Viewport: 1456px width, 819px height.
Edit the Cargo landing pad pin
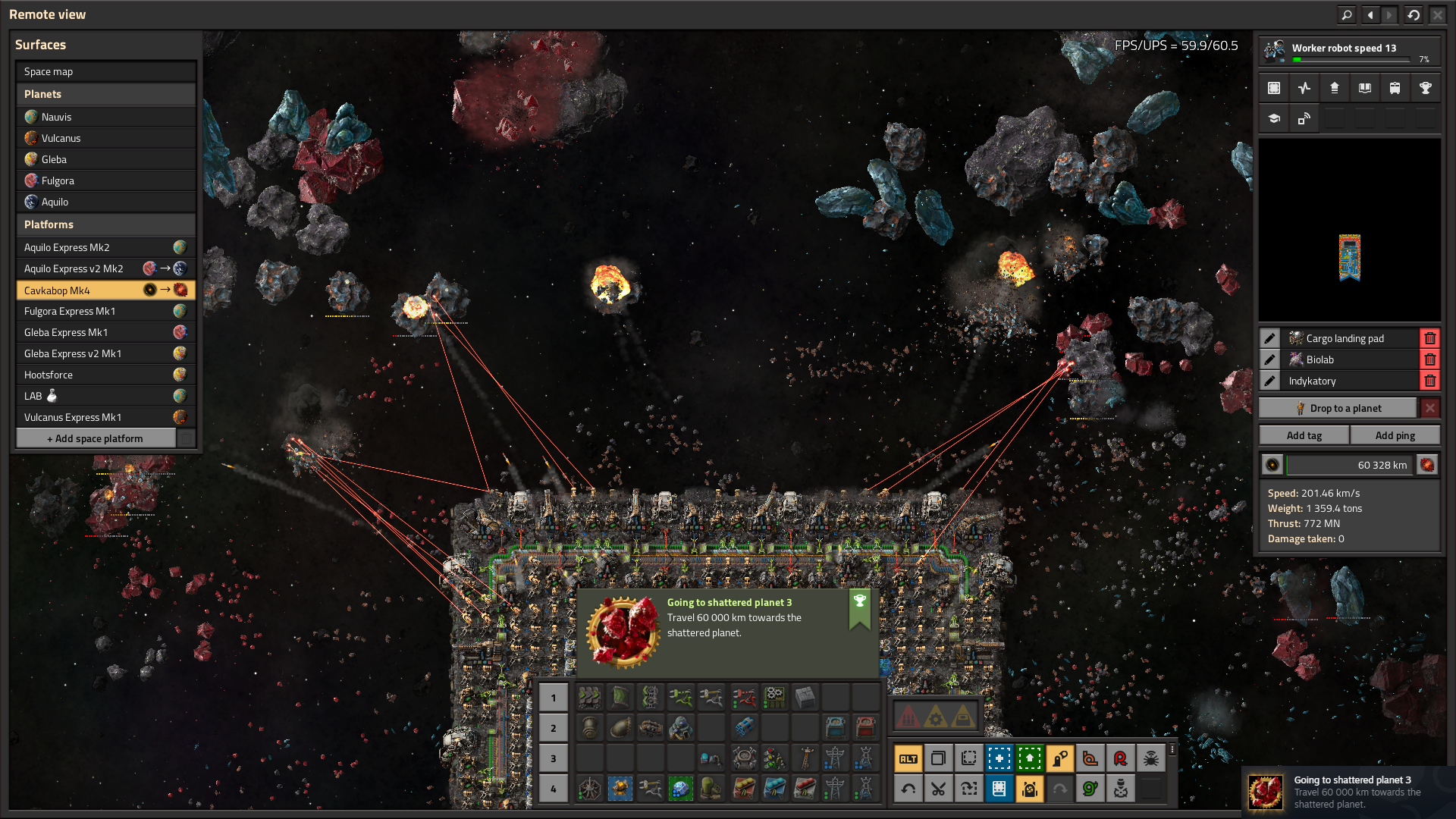click(1269, 338)
